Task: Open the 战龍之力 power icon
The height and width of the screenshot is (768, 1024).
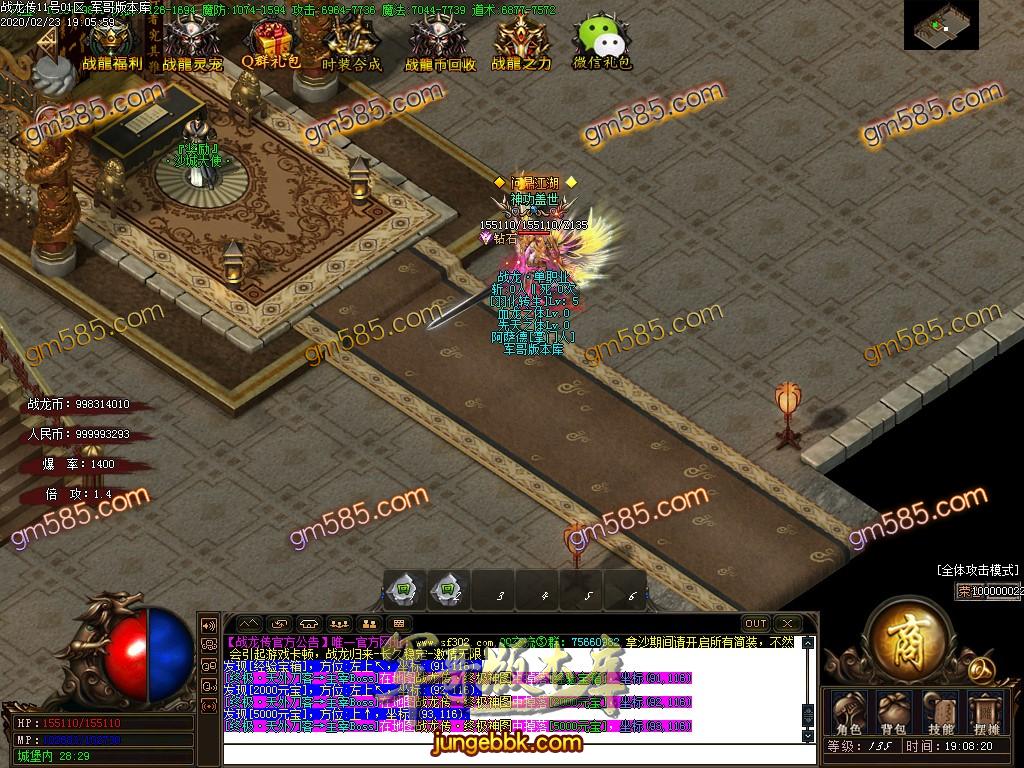Action: [x=520, y=45]
